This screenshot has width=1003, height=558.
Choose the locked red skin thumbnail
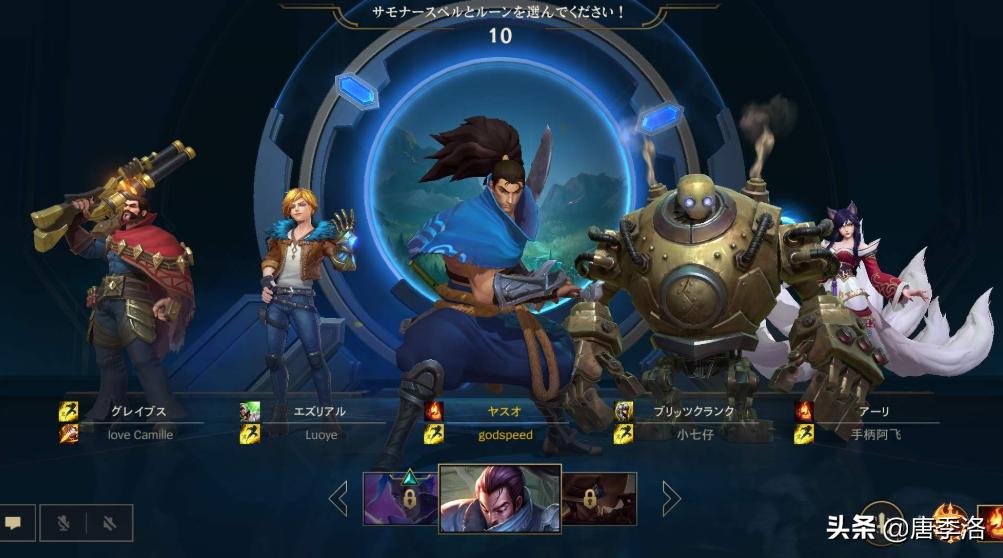point(599,499)
